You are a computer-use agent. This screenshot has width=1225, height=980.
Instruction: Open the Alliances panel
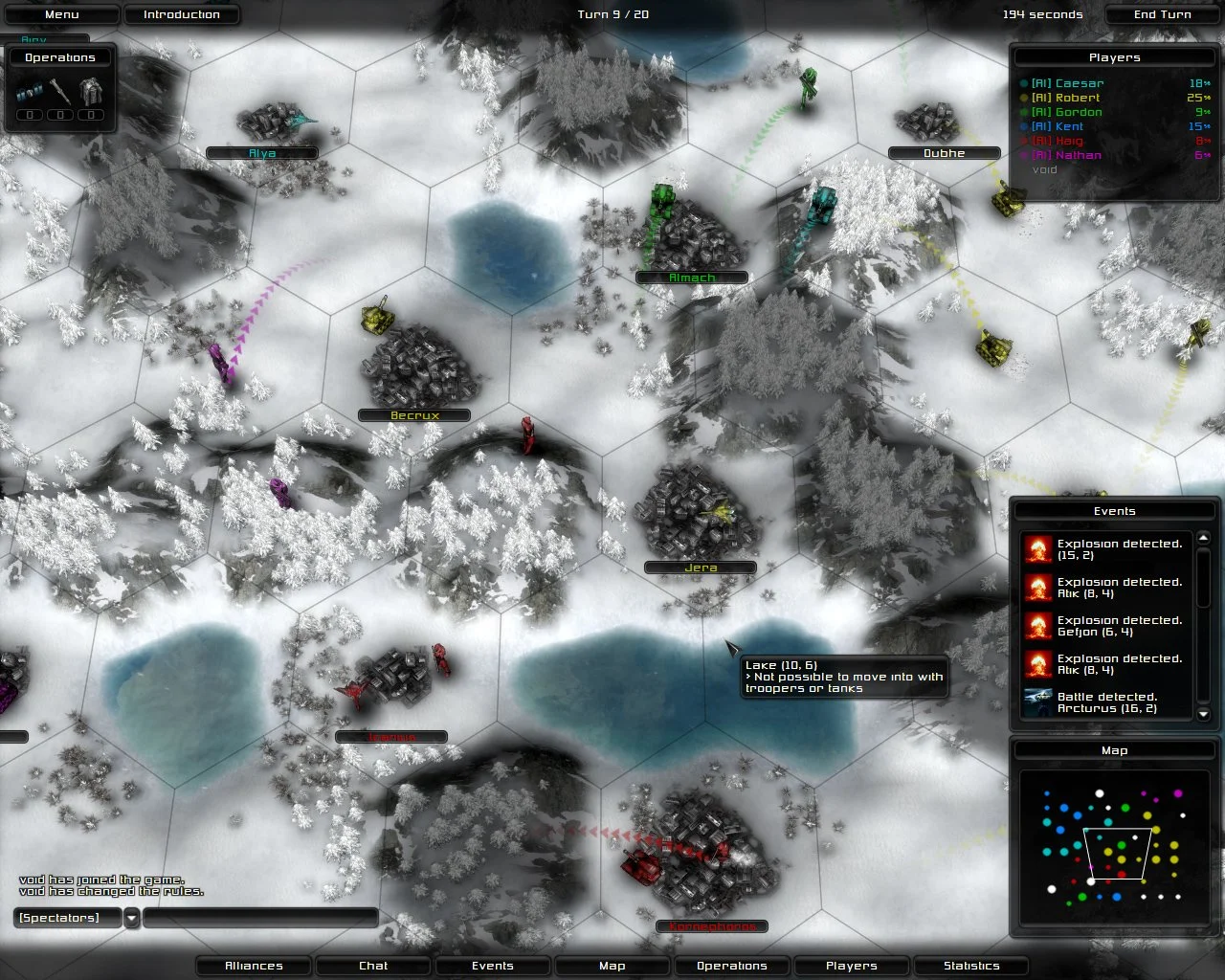[253, 966]
